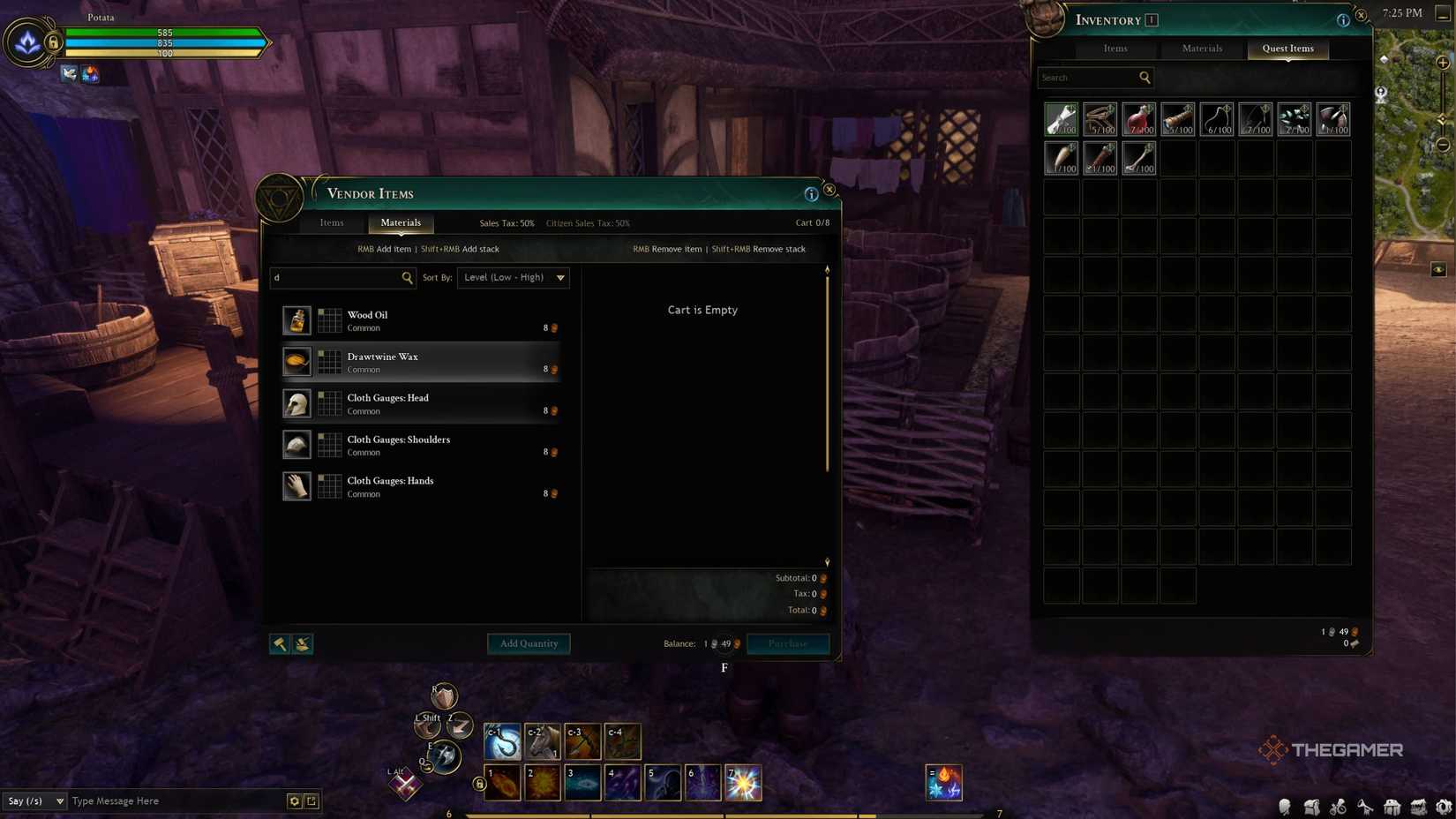Select the repair hammer icon in Vendor window
The image size is (1456, 819).
(280, 643)
